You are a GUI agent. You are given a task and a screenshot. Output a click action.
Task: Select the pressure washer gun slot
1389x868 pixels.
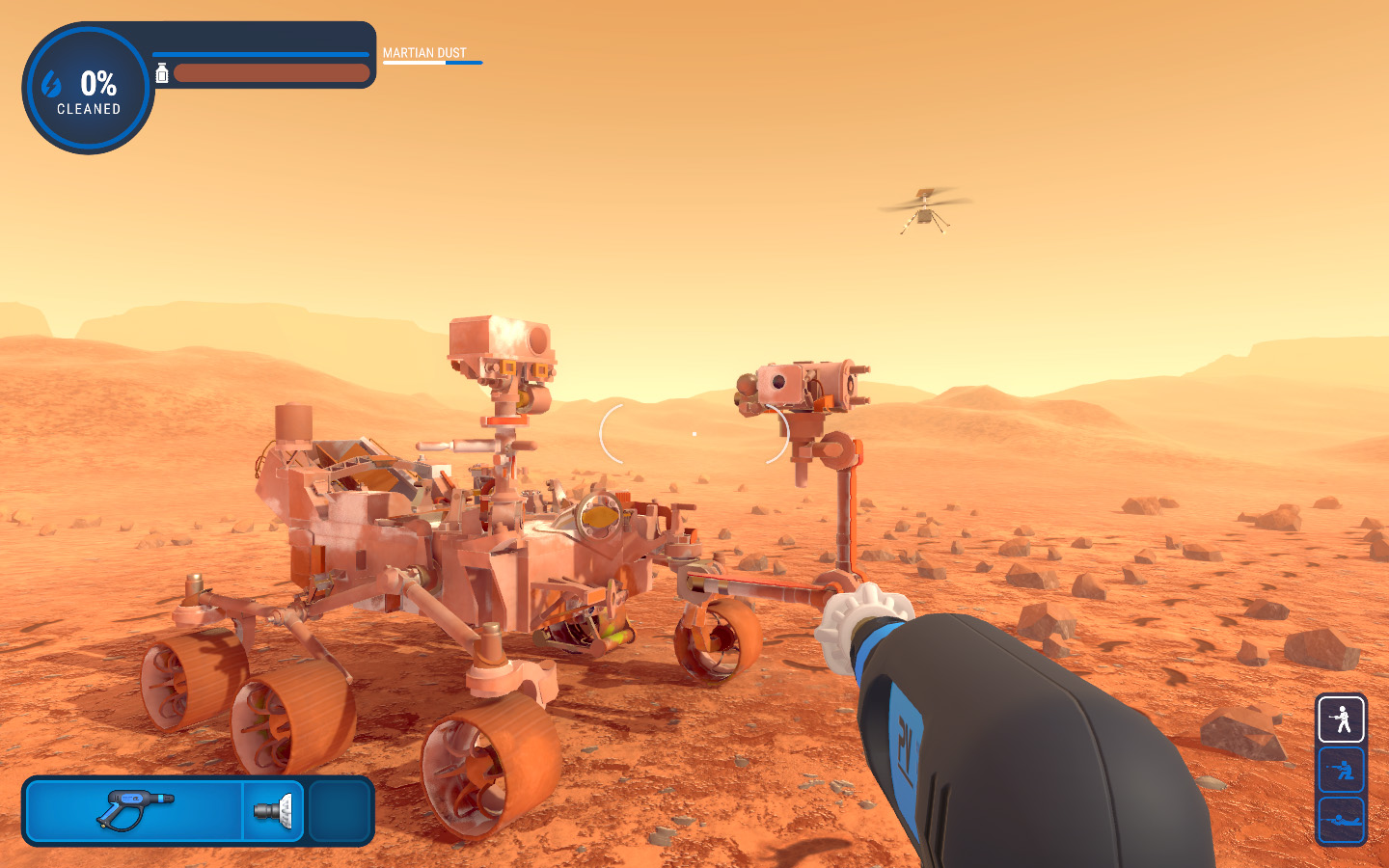135,810
